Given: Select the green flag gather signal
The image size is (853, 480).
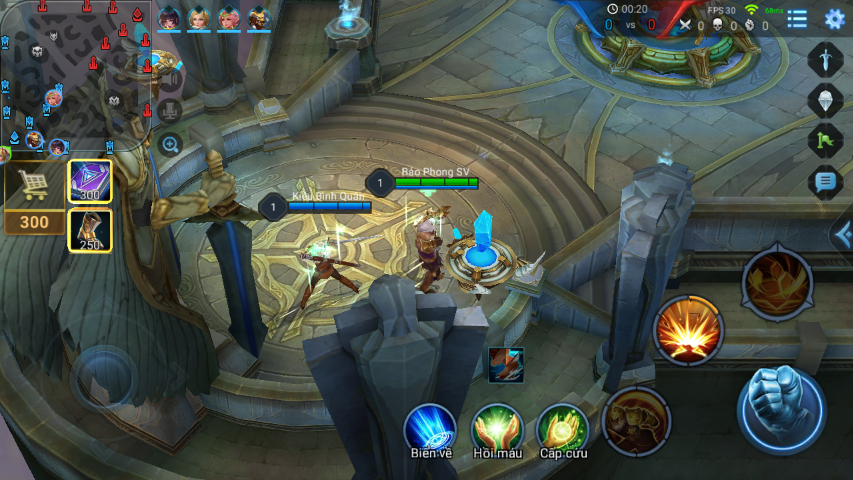Looking at the screenshot, I should pos(825,140).
